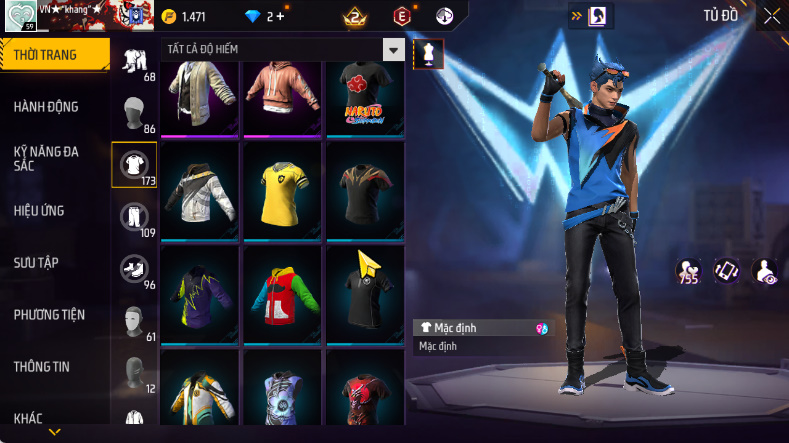
Task: Pick the pink hoodie top
Action: click(x=280, y=93)
